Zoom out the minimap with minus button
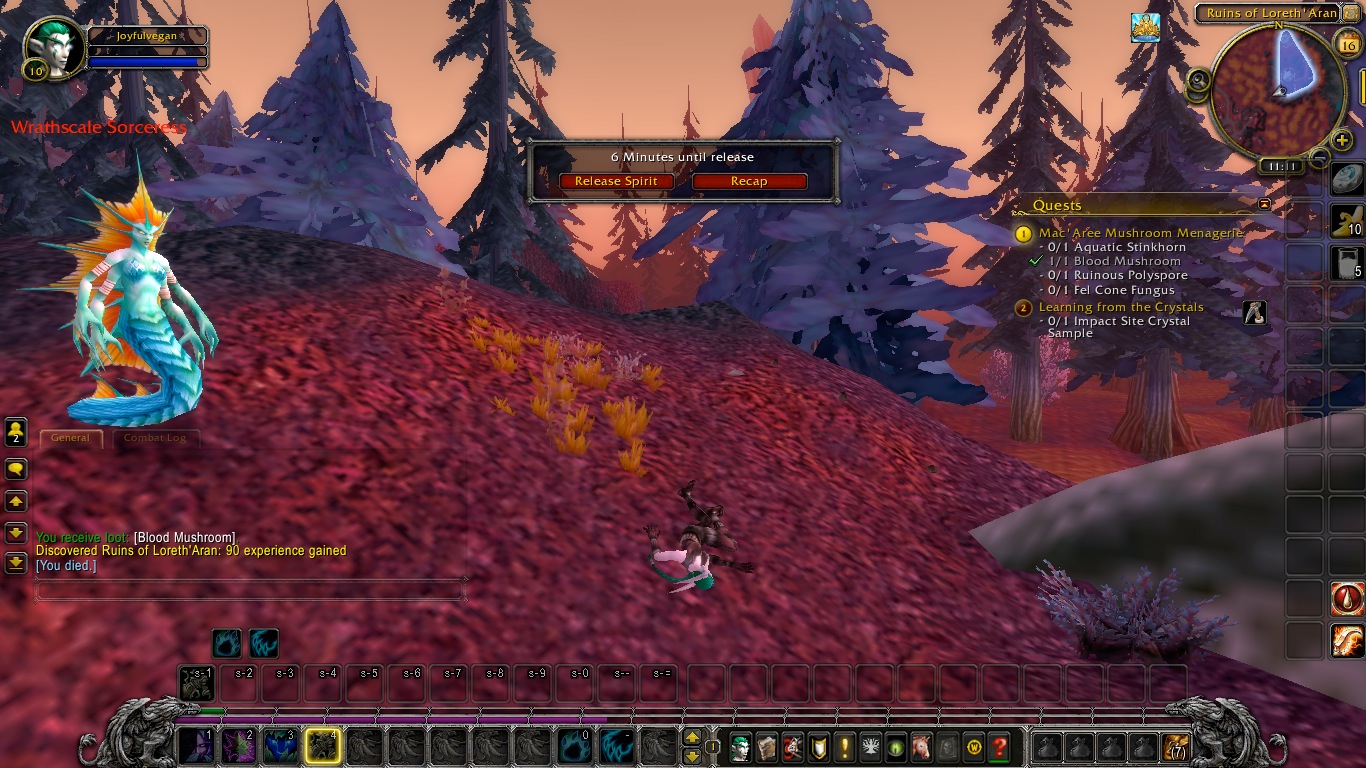Screen dimensions: 1366x768 pyautogui.click(x=1320, y=157)
